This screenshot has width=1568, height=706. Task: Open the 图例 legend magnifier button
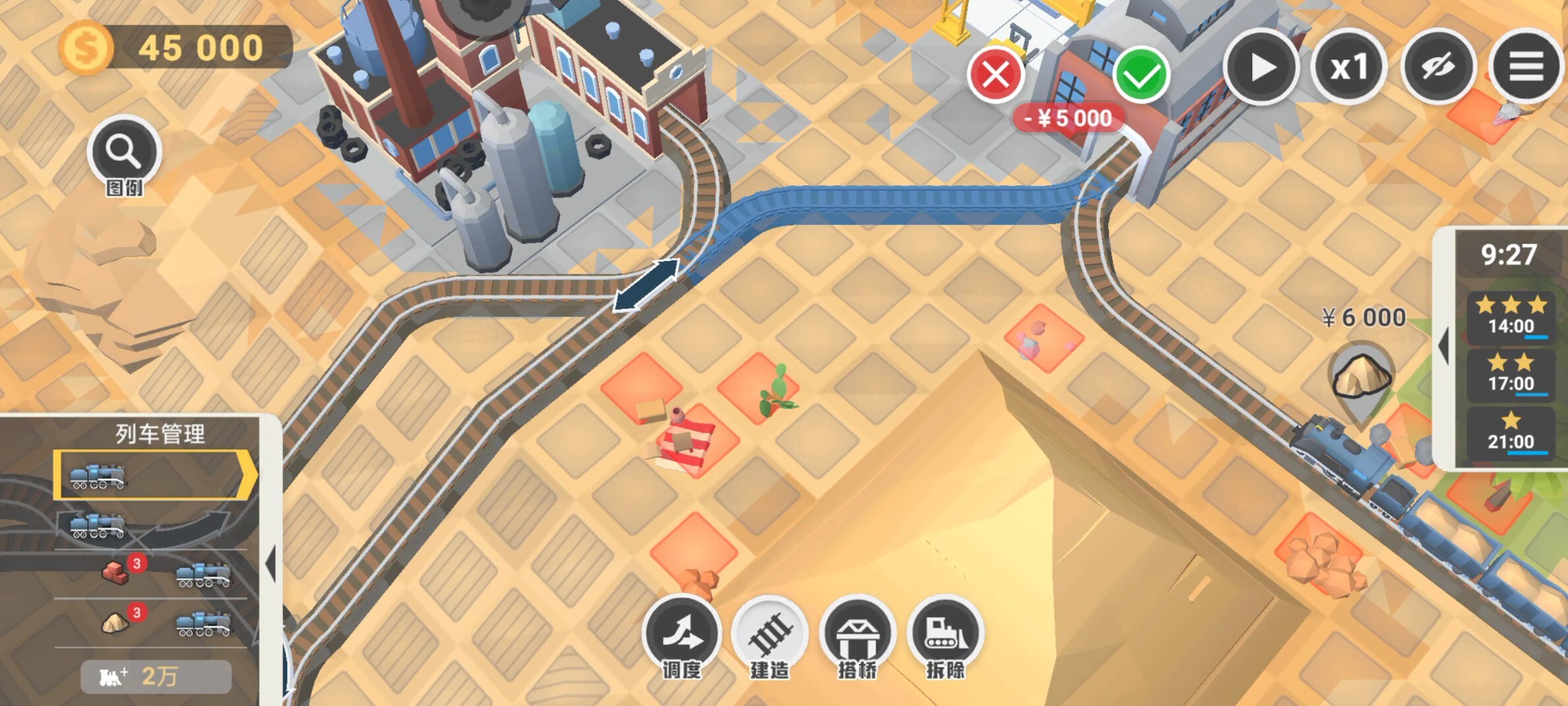point(124,153)
